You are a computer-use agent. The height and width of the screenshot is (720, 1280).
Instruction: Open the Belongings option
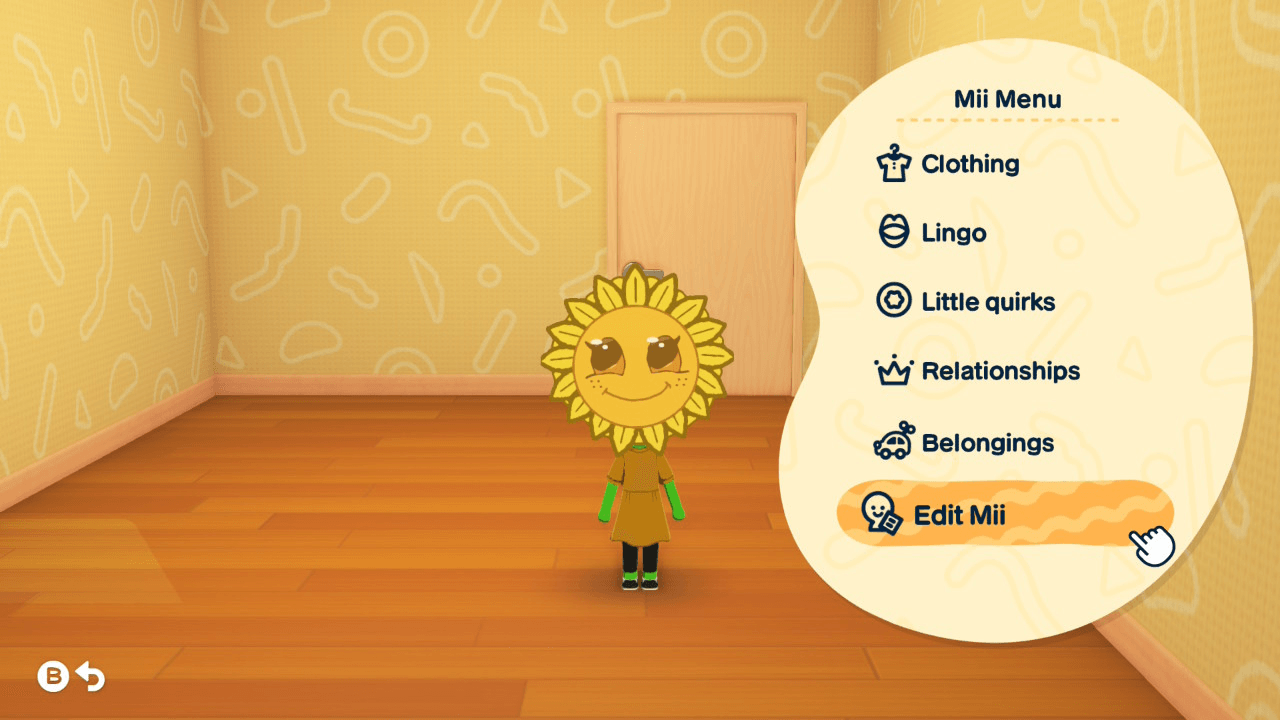[987, 442]
